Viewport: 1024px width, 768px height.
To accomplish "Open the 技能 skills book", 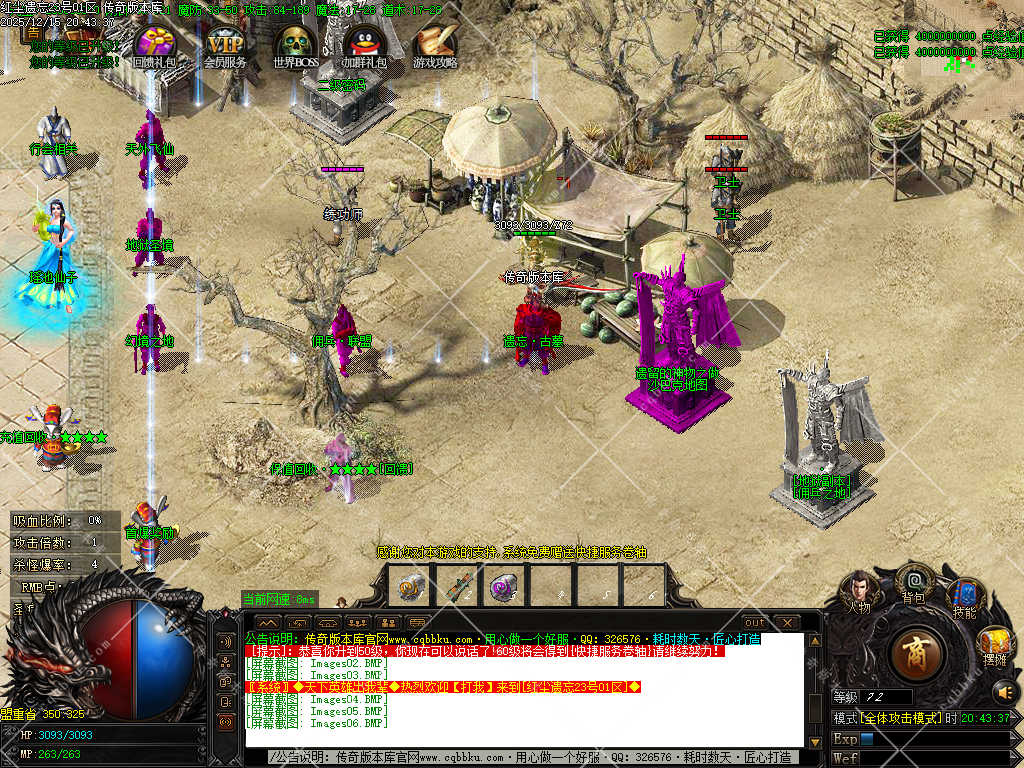I will pos(965,598).
